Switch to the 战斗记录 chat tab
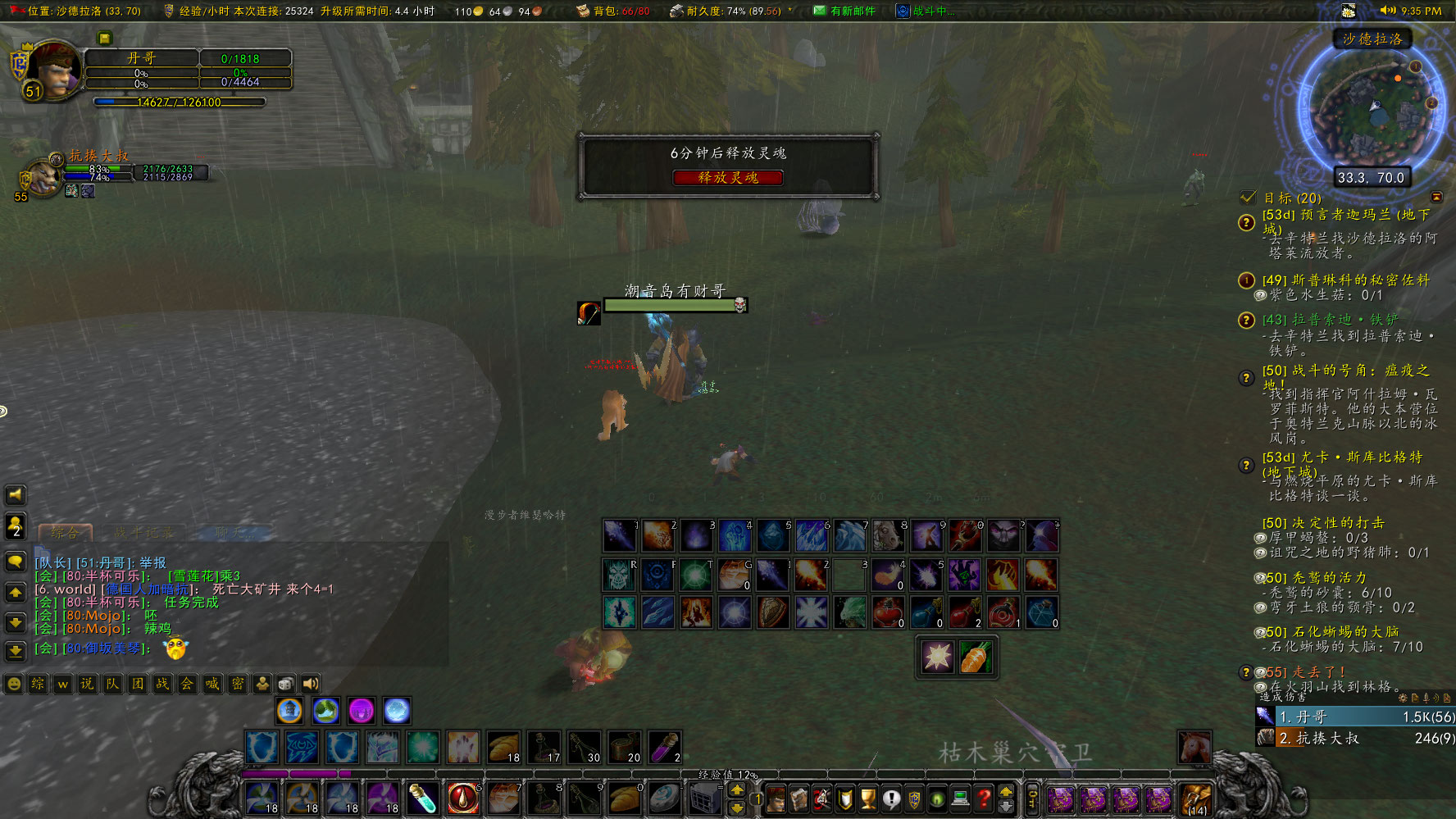The width and height of the screenshot is (1456, 819). coord(145,532)
